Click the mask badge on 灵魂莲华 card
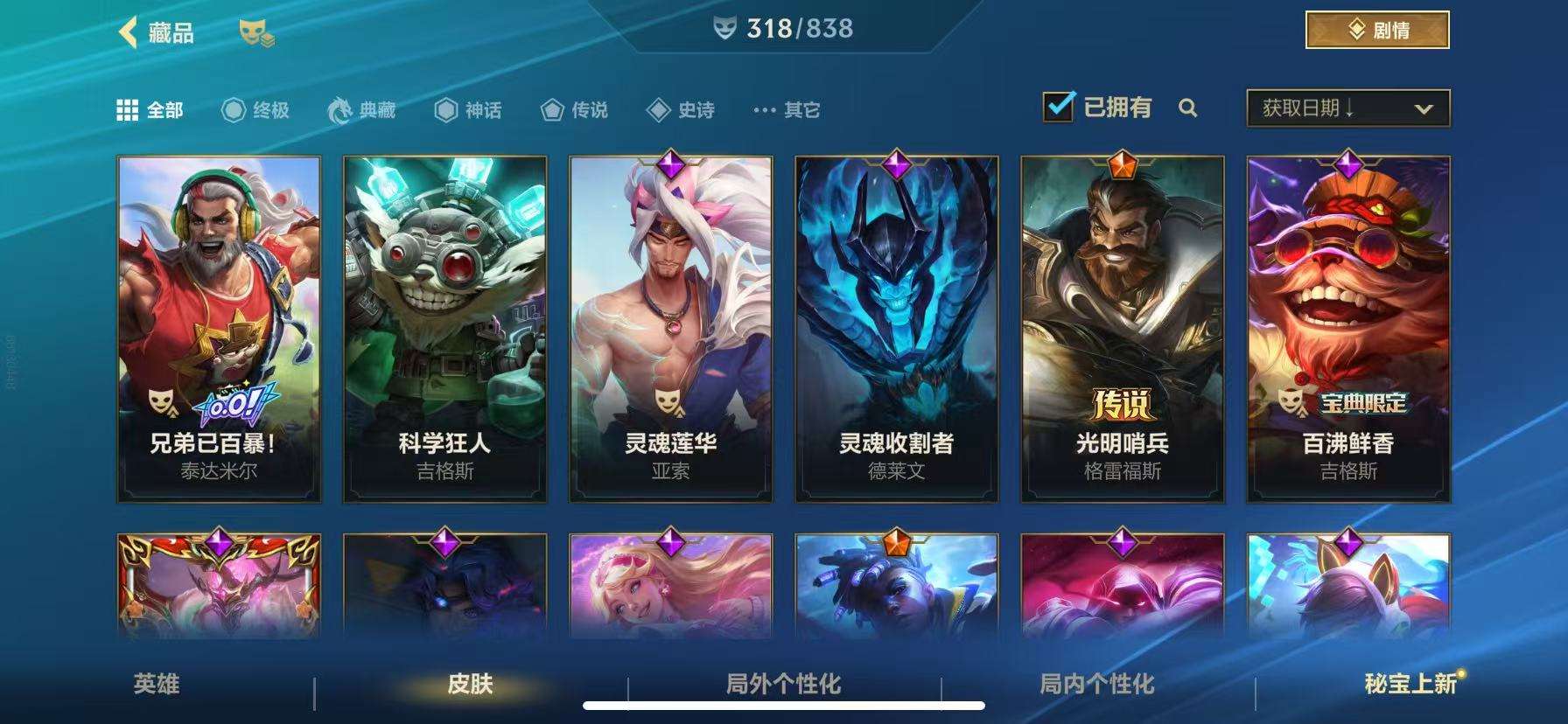Viewport: 1568px width, 724px height. point(668,404)
